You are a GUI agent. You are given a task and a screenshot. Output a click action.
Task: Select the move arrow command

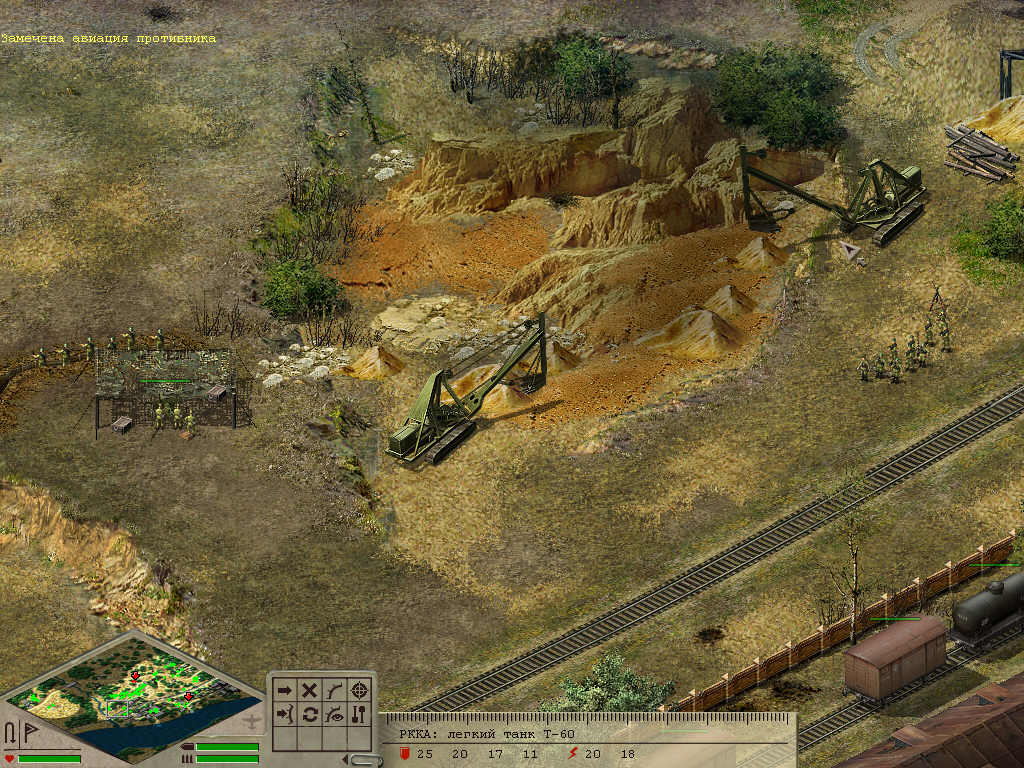pyautogui.click(x=285, y=690)
